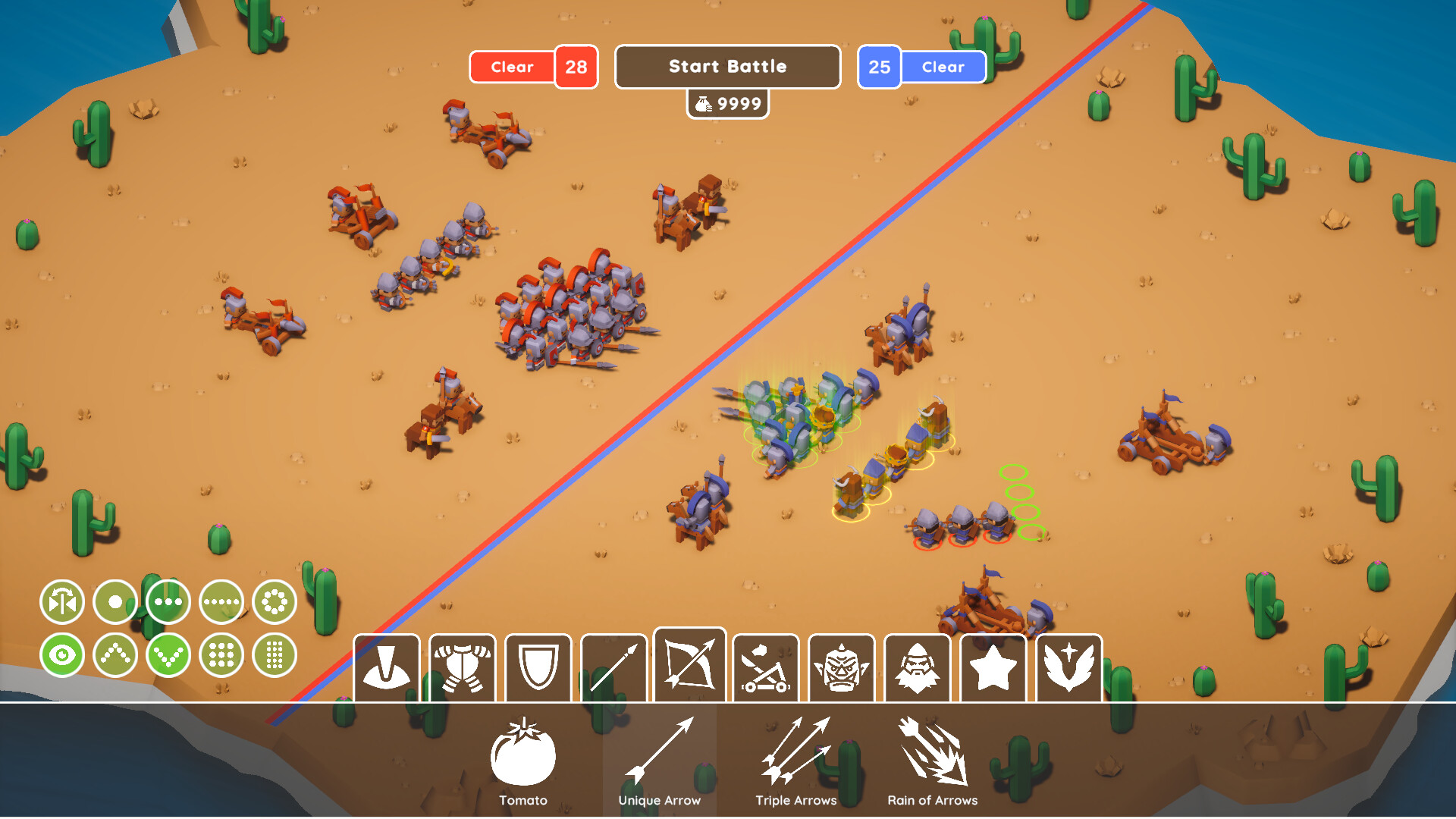Enable the circle formation toggle

click(274, 601)
